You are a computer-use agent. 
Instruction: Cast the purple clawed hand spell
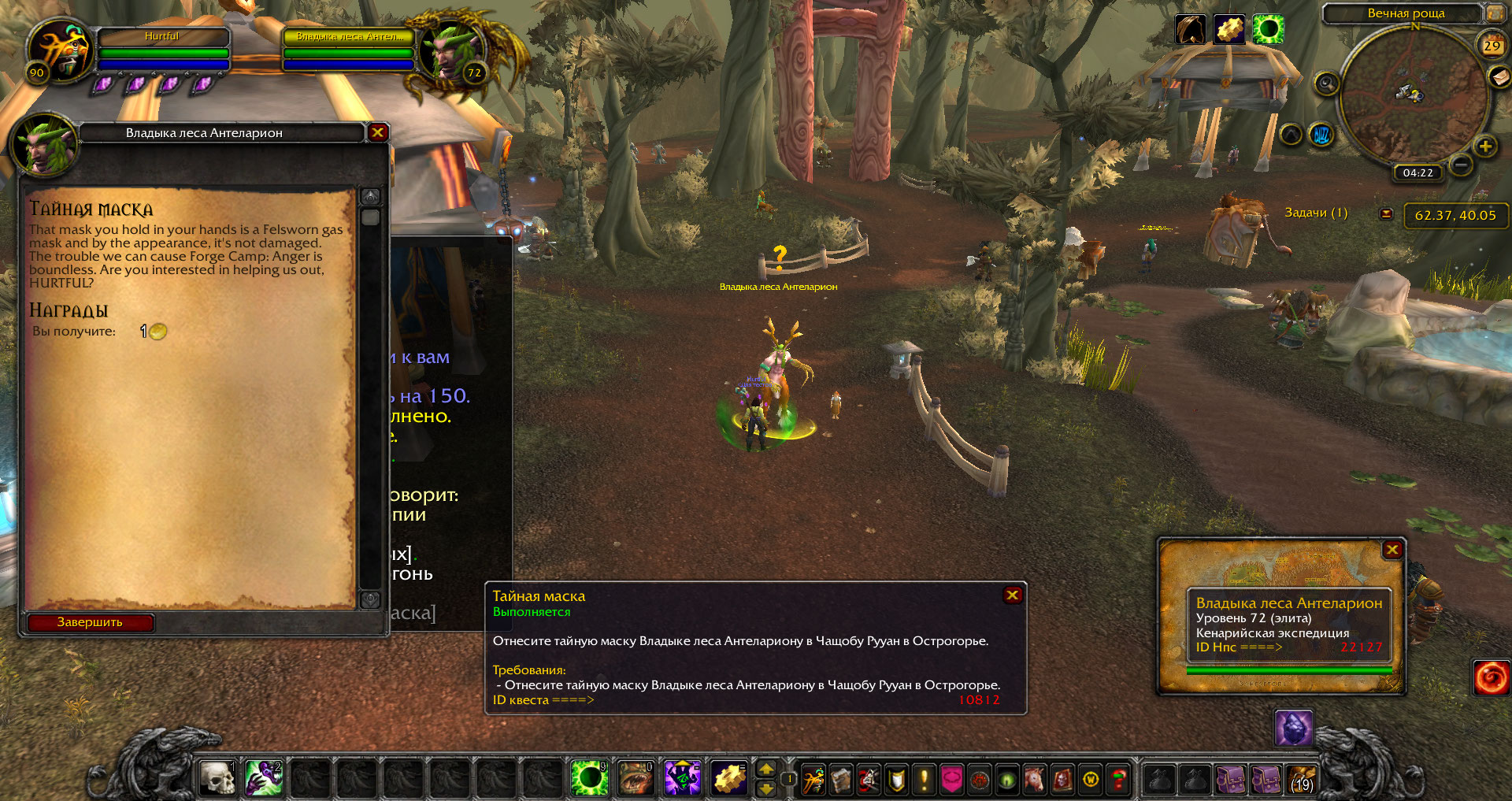[x=264, y=778]
